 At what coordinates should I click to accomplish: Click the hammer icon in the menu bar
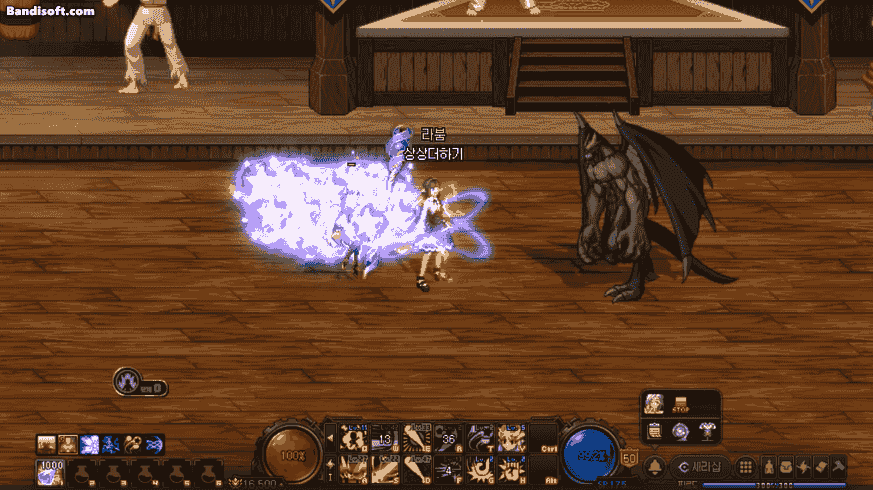(x=838, y=467)
